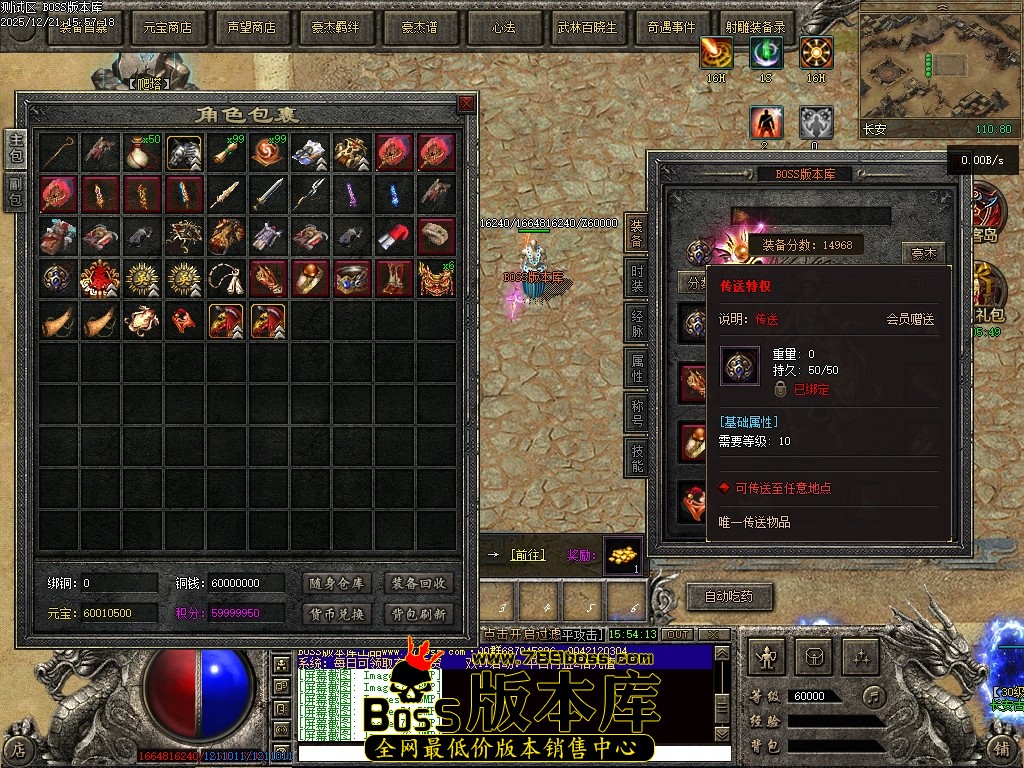Select the money pouch item stacked x50
The height and width of the screenshot is (768, 1024).
[x=143, y=151]
